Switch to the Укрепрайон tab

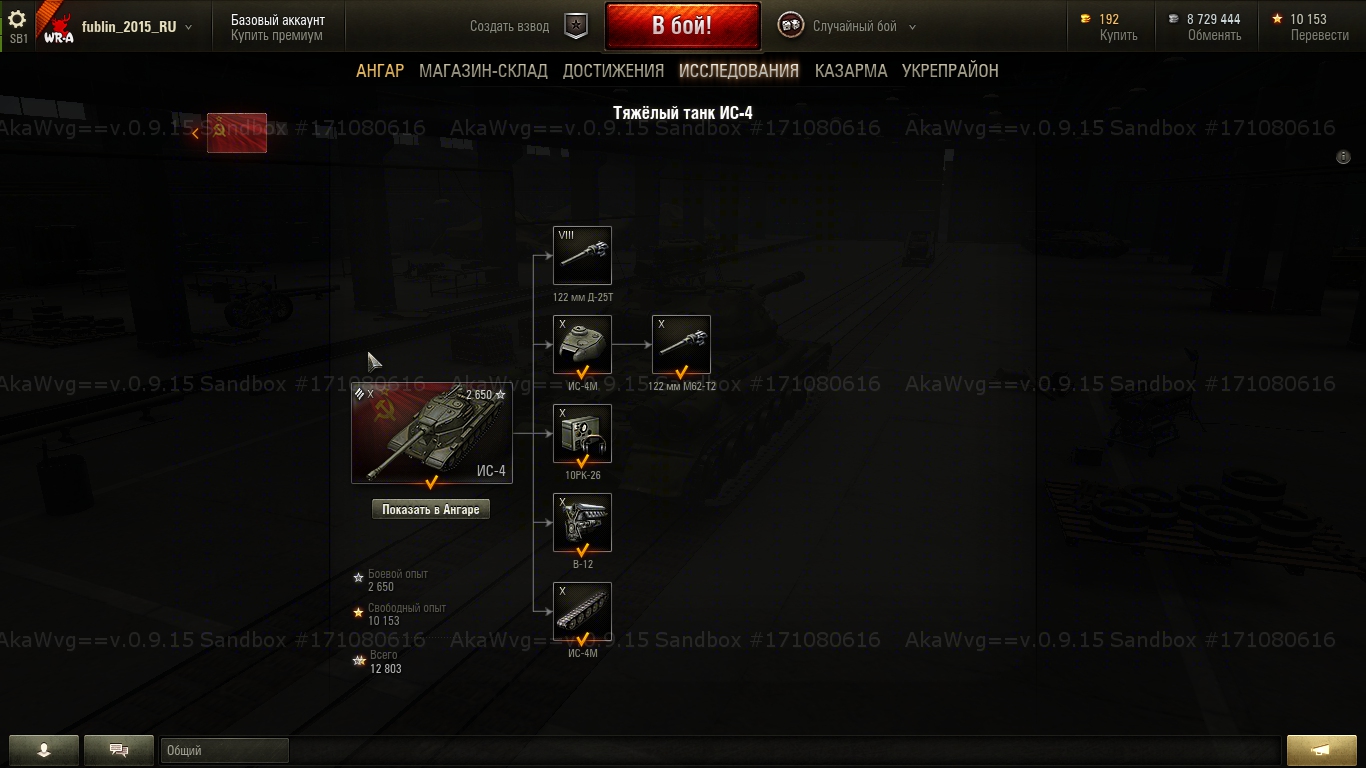tap(950, 71)
